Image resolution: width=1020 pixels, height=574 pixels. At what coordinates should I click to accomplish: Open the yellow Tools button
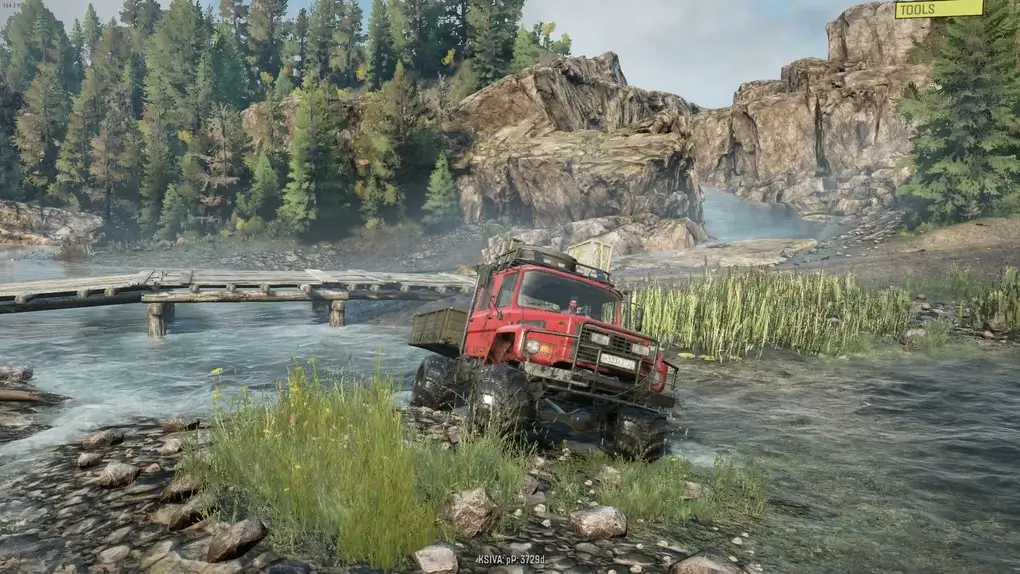[x=938, y=9]
